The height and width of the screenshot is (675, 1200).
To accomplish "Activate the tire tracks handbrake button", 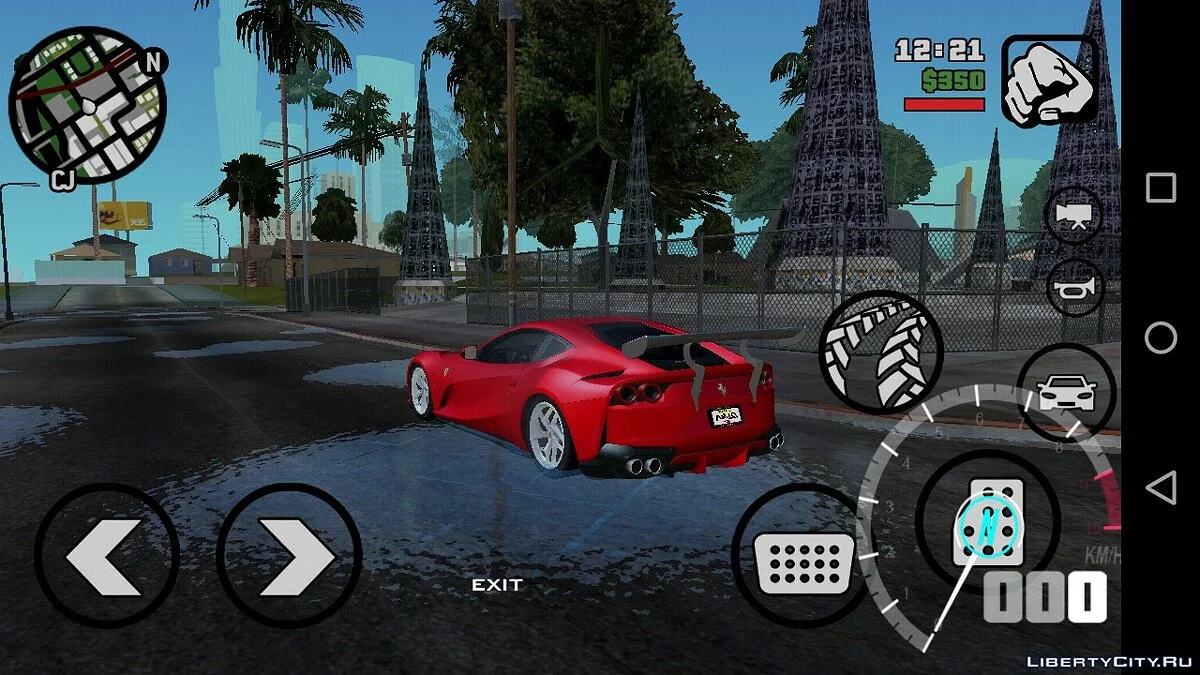I will click(x=880, y=351).
